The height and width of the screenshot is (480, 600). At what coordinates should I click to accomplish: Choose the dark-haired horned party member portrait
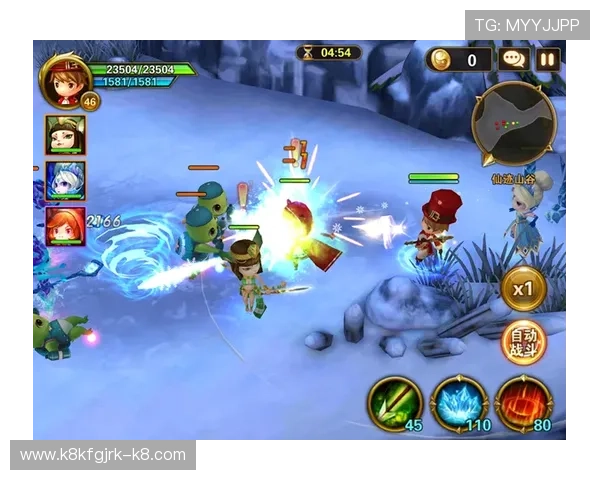coord(65,135)
